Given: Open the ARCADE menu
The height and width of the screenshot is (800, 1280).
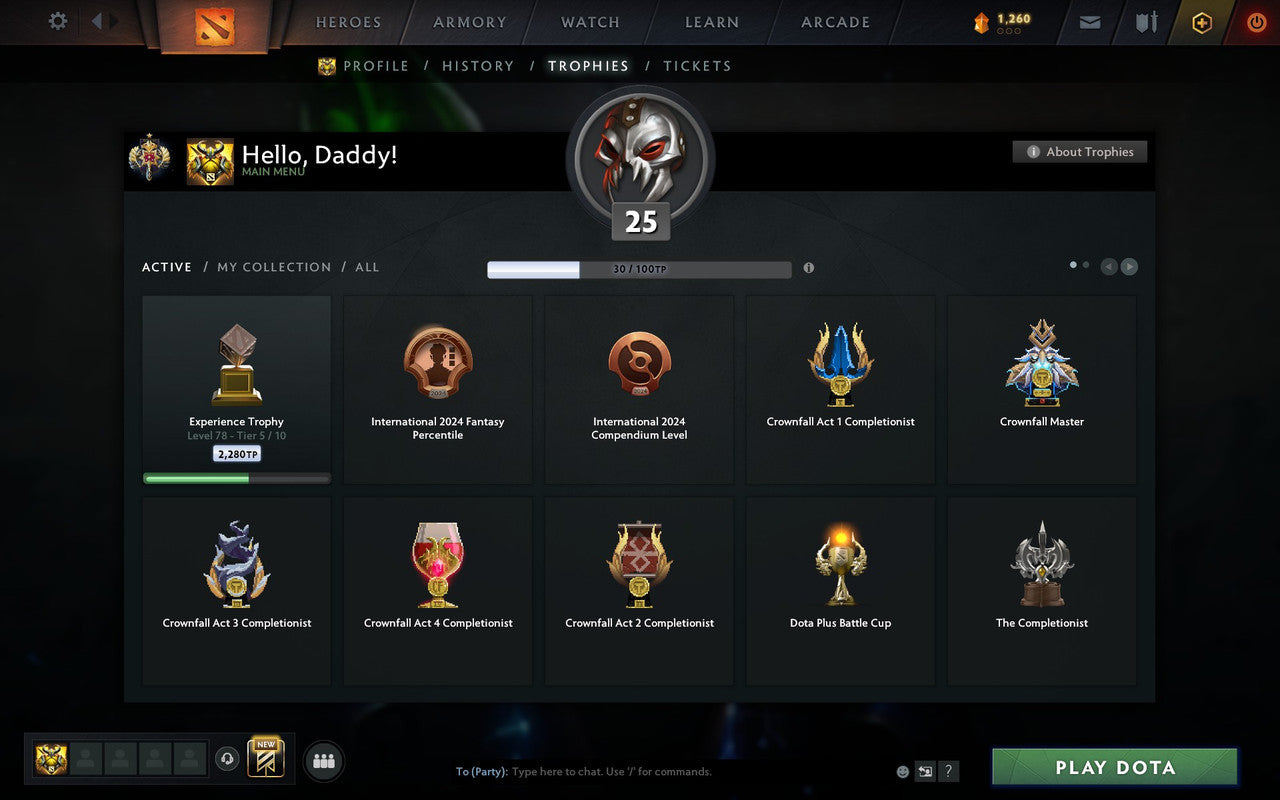Looking at the screenshot, I should (834, 21).
